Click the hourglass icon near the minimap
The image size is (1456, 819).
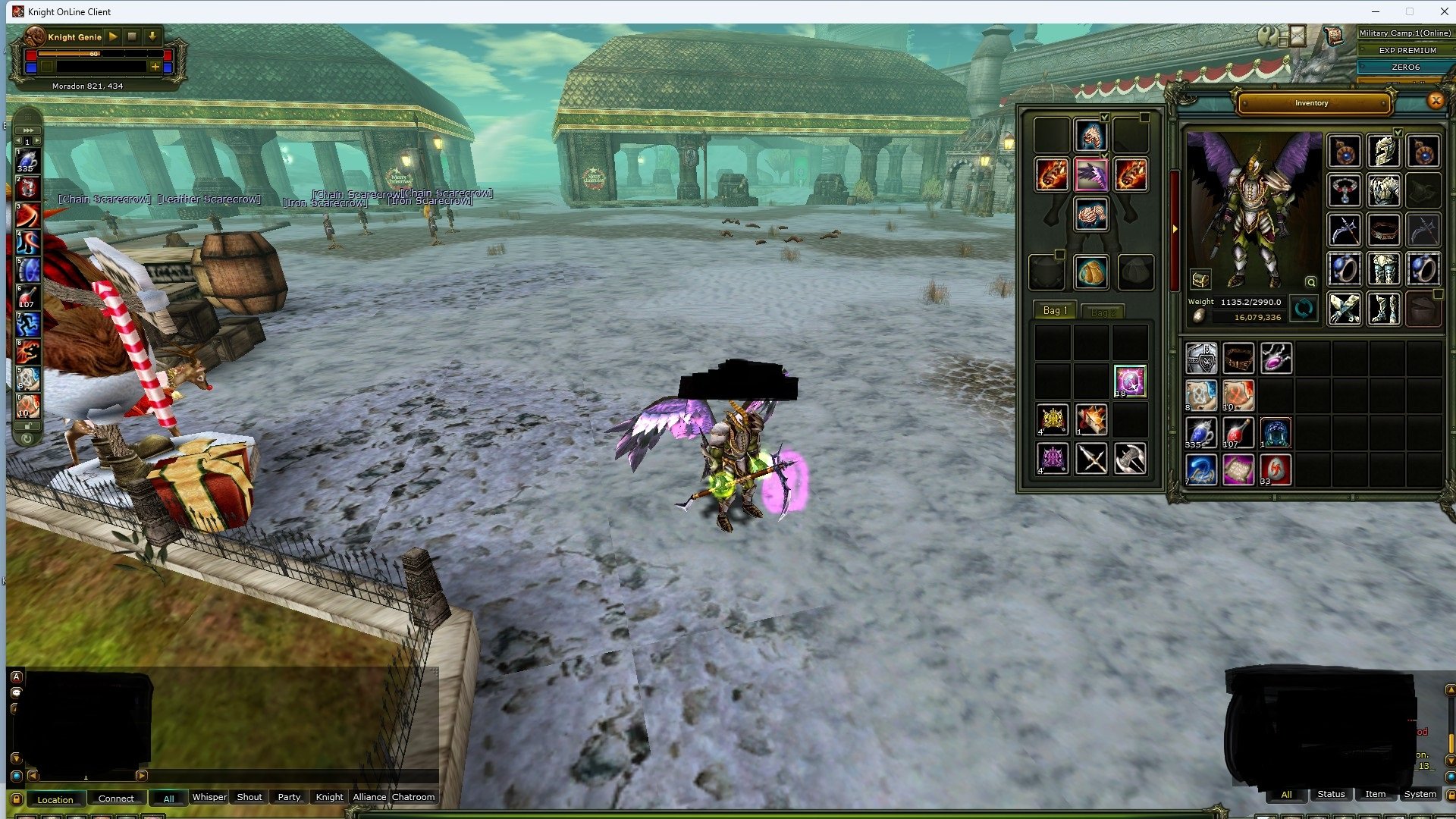pos(1298,36)
